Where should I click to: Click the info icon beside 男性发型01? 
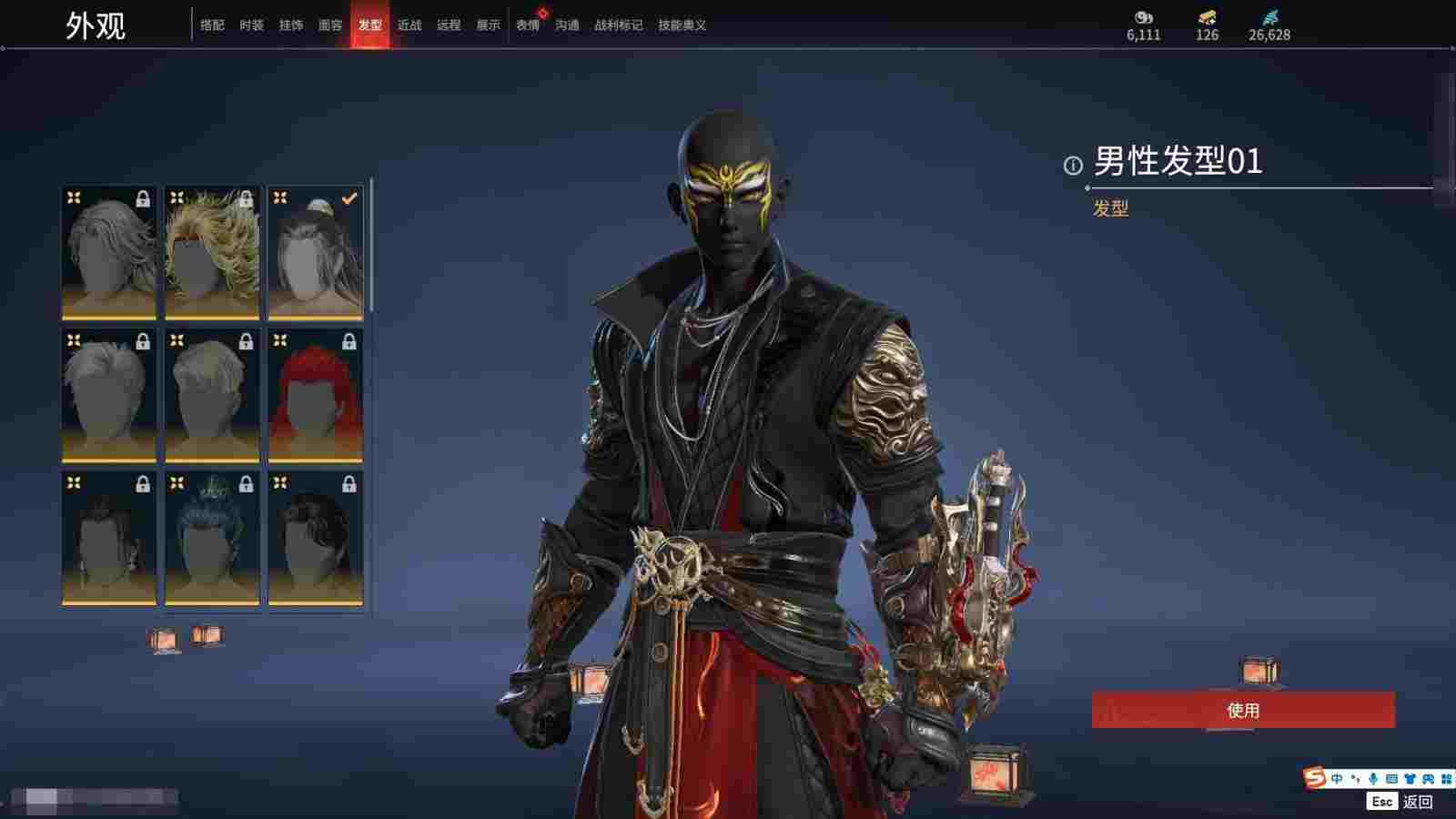click(1073, 165)
